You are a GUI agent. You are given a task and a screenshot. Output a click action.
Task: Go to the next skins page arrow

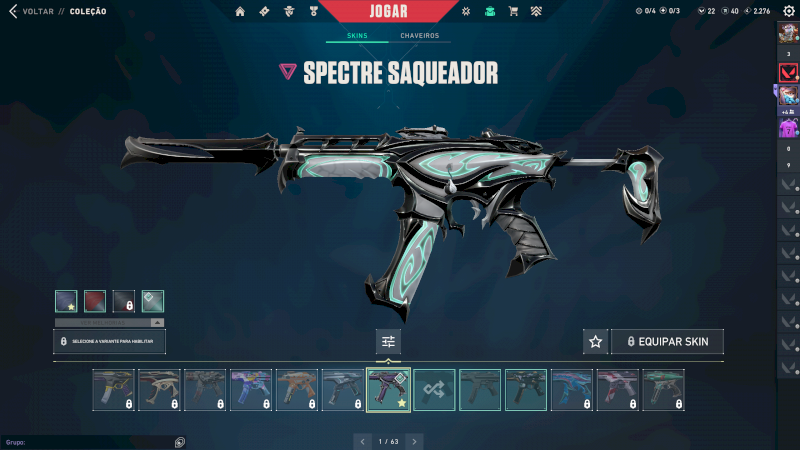(x=414, y=440)
